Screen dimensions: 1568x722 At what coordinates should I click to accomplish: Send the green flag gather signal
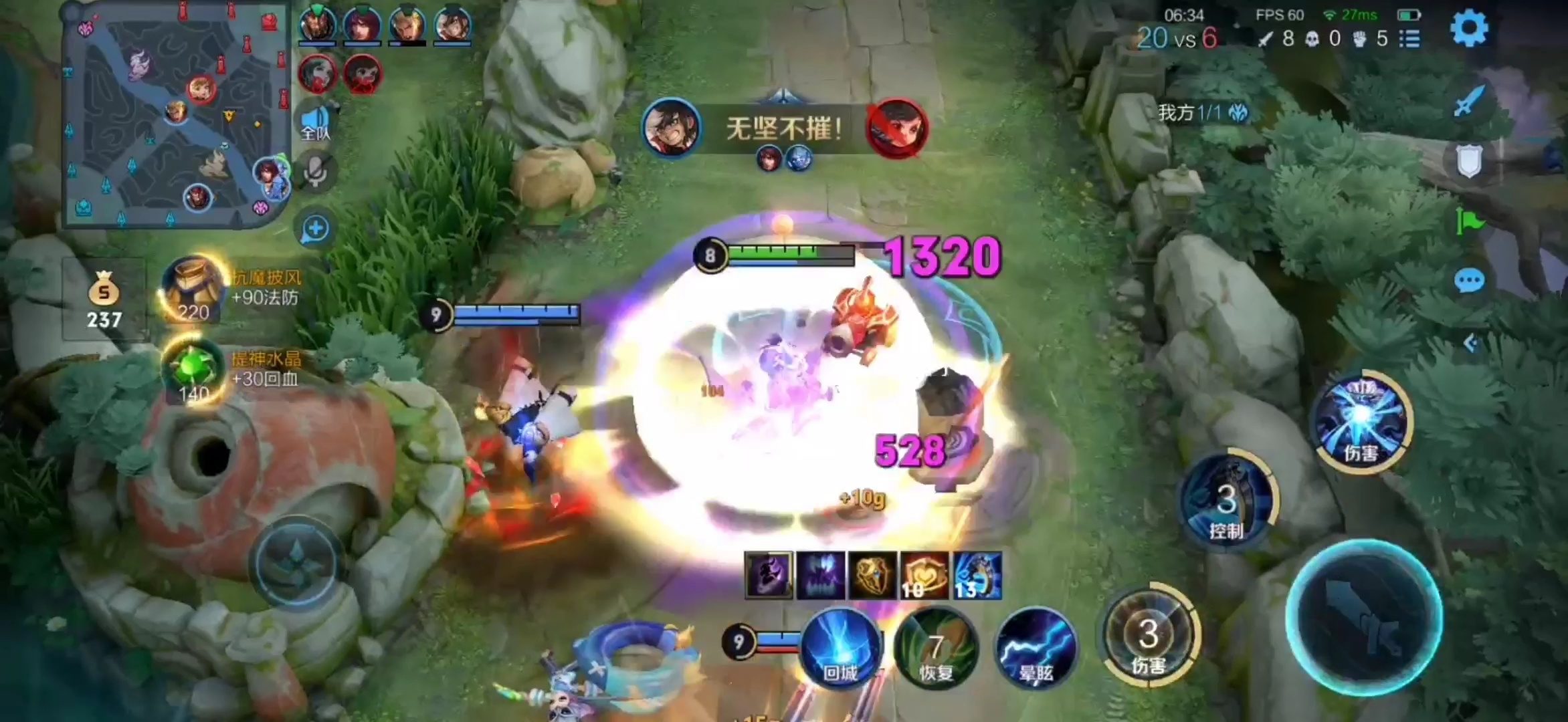pos(1470,221)
